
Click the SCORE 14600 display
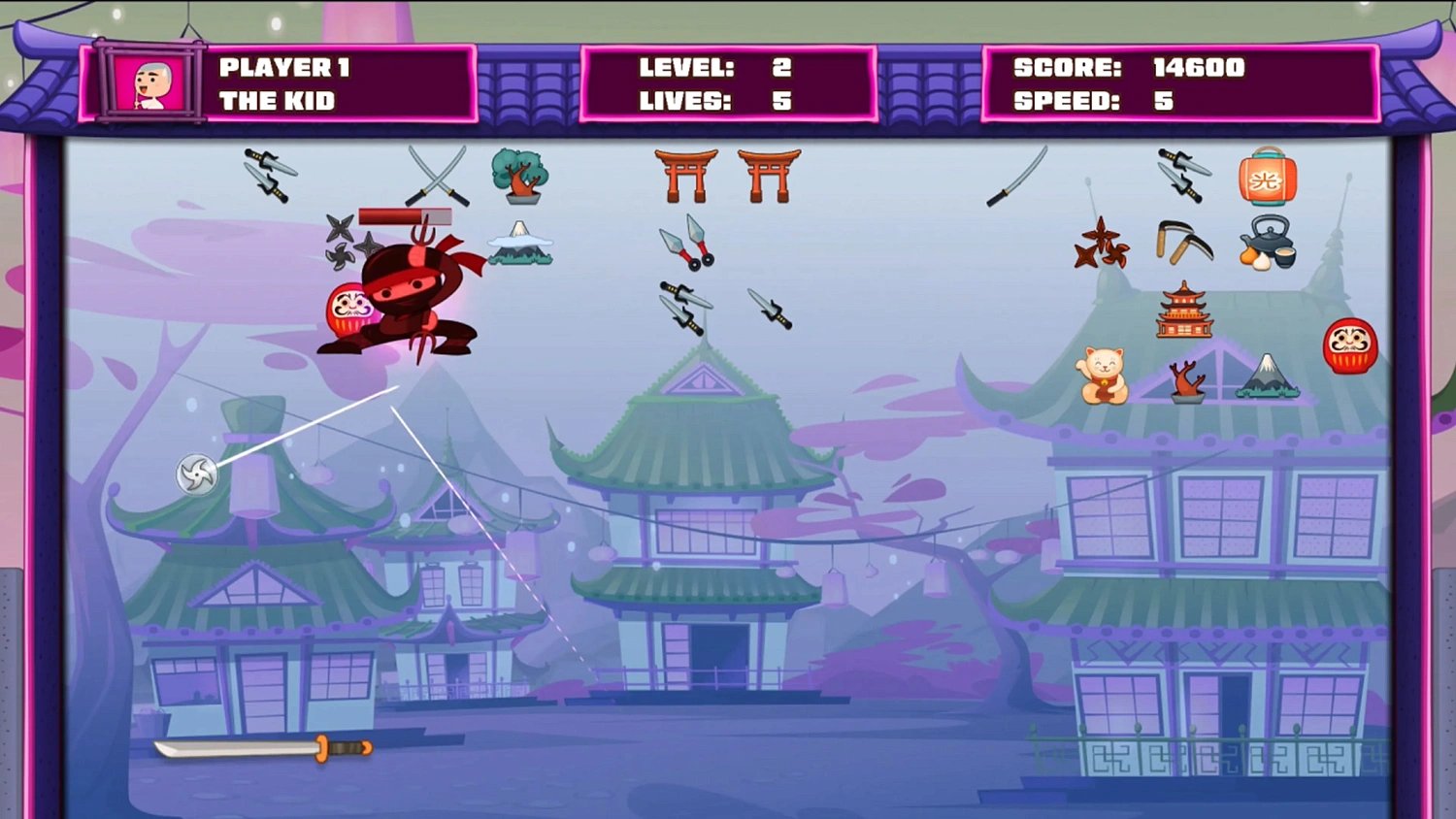pos(1126,67)
